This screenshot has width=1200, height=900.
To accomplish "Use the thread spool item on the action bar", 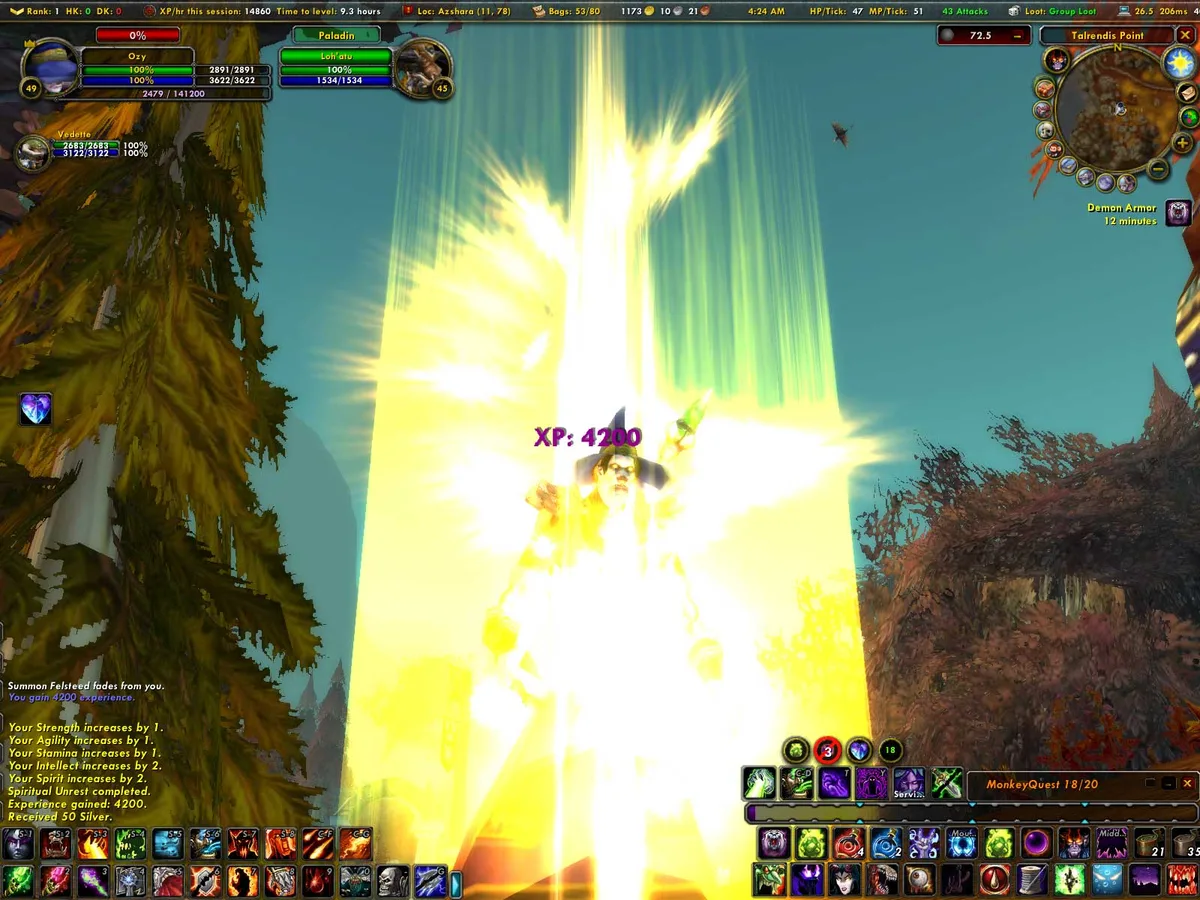I will (x=1034, y=880).
